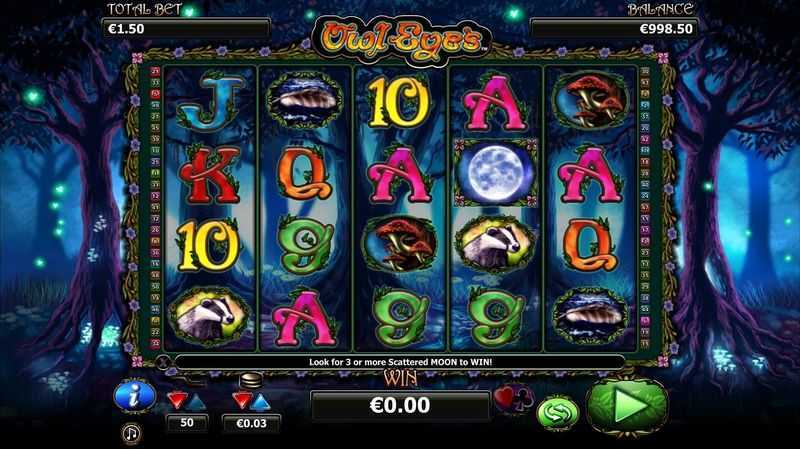This screenshot has width=800, height=449.
Task: Raise the coin value with blue arrow
Action: coord(262,401)
